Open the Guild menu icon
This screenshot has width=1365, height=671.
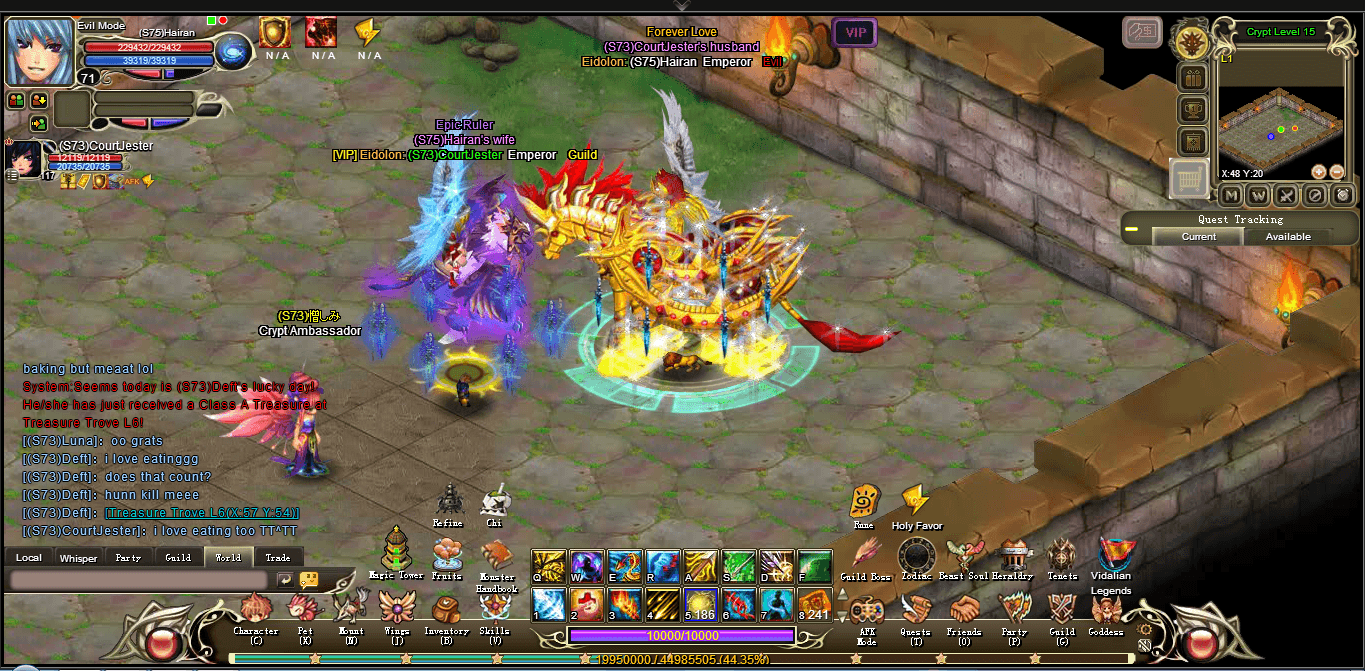(x=1062, y=610)
